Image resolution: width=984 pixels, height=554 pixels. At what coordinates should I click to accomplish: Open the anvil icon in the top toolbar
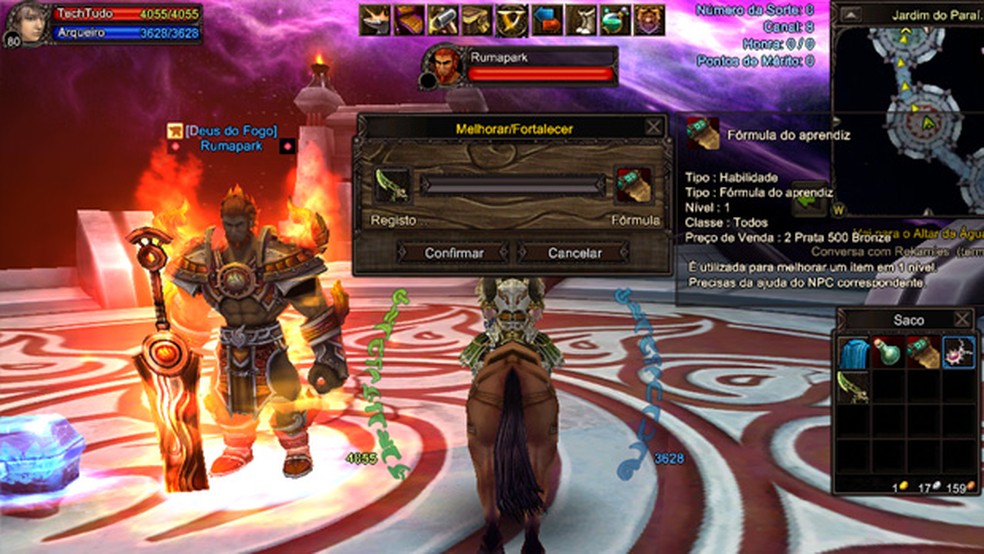point(375,19)
